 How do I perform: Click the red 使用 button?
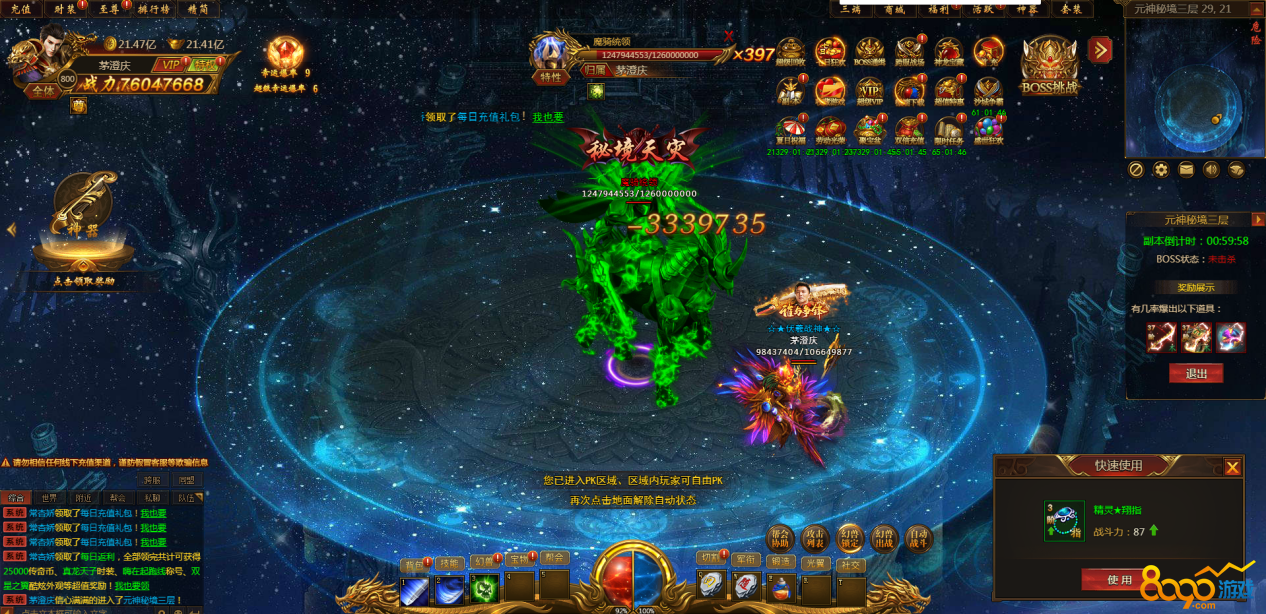1119,579
